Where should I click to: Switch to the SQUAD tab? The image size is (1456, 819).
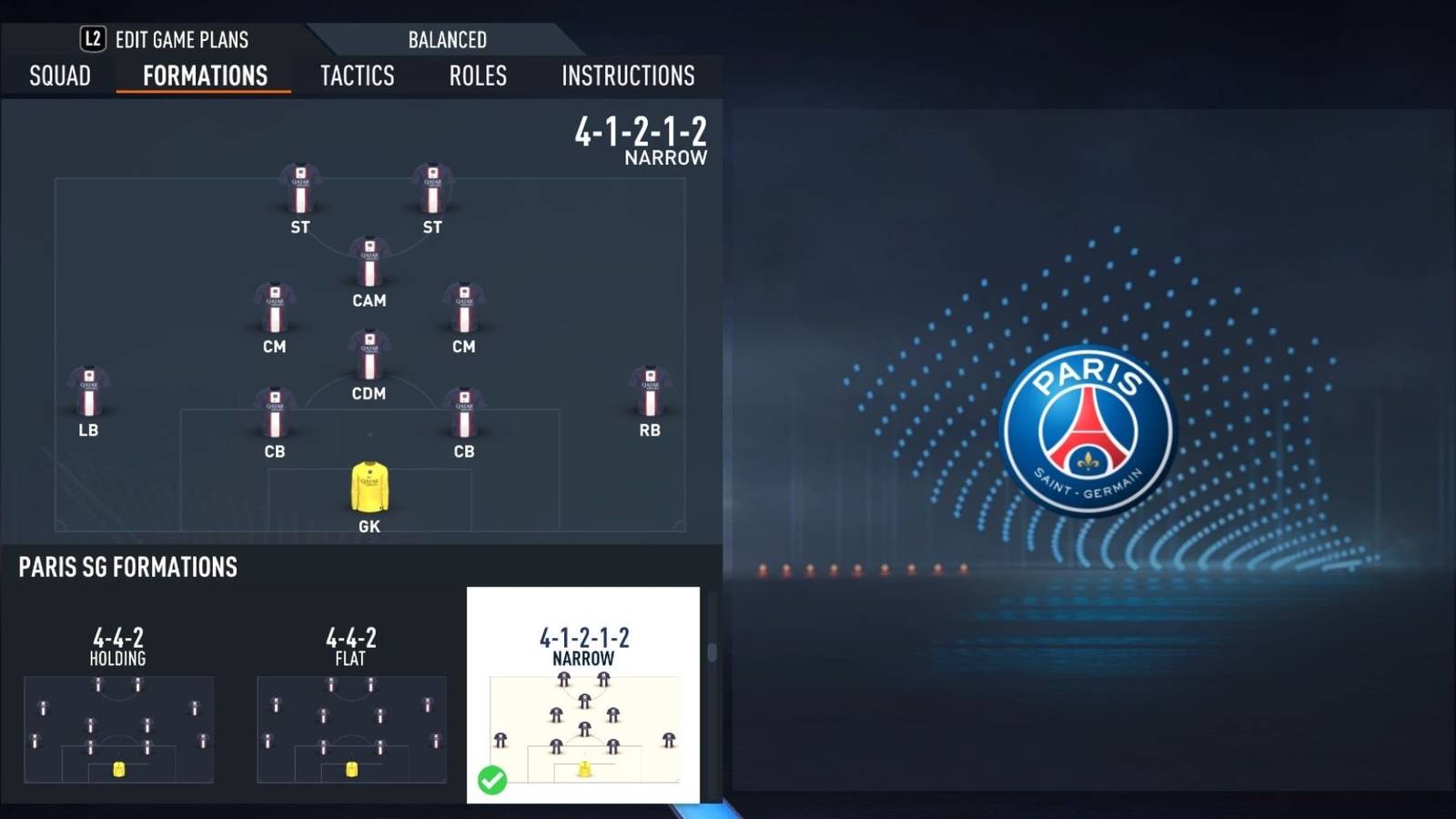[58, 76]
